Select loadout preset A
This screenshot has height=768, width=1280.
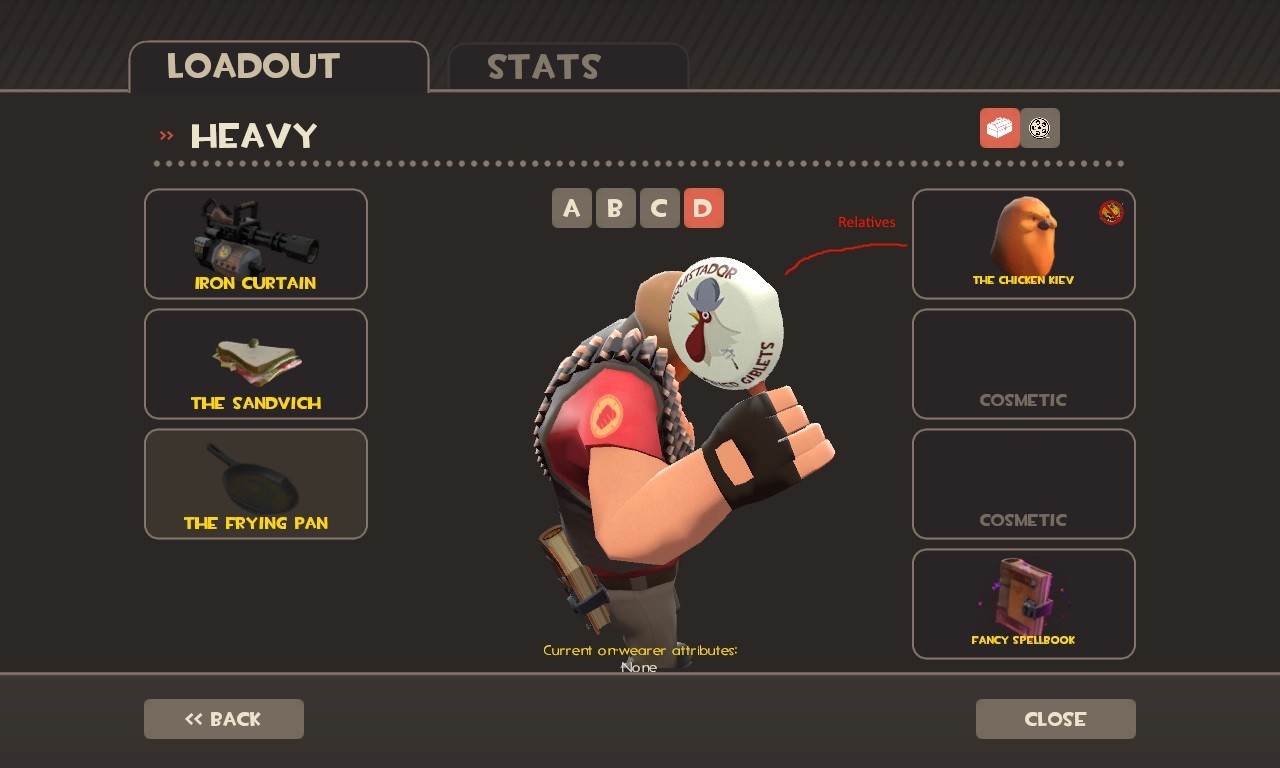572,208
